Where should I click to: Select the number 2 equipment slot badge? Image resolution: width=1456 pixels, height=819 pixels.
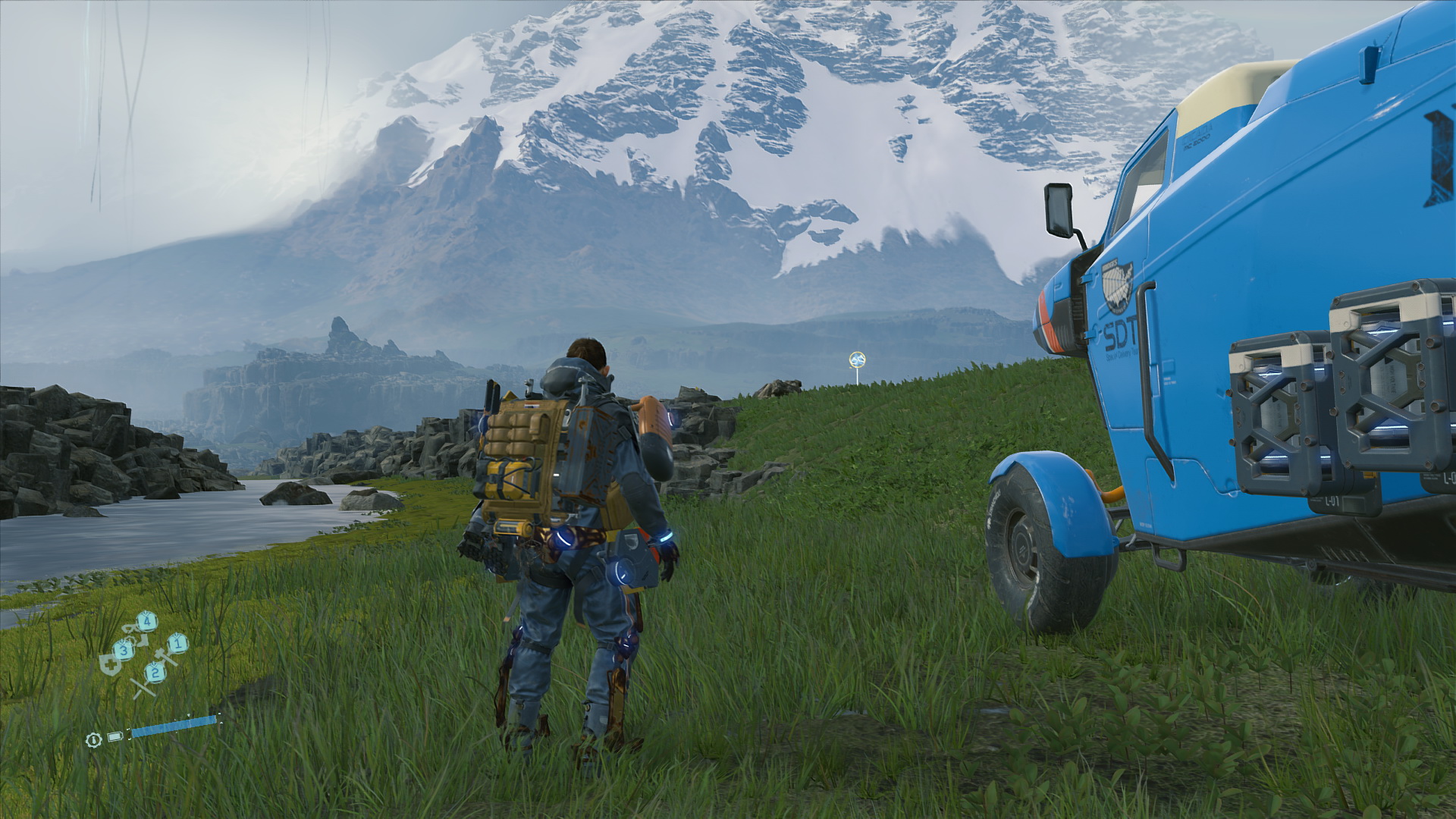[155, 673]
